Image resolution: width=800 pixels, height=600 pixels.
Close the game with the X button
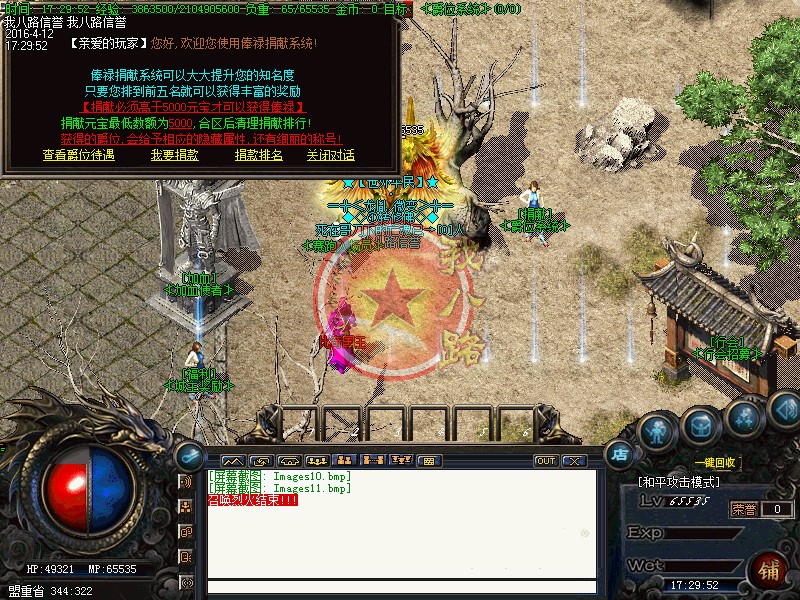(x=574, y=461)
